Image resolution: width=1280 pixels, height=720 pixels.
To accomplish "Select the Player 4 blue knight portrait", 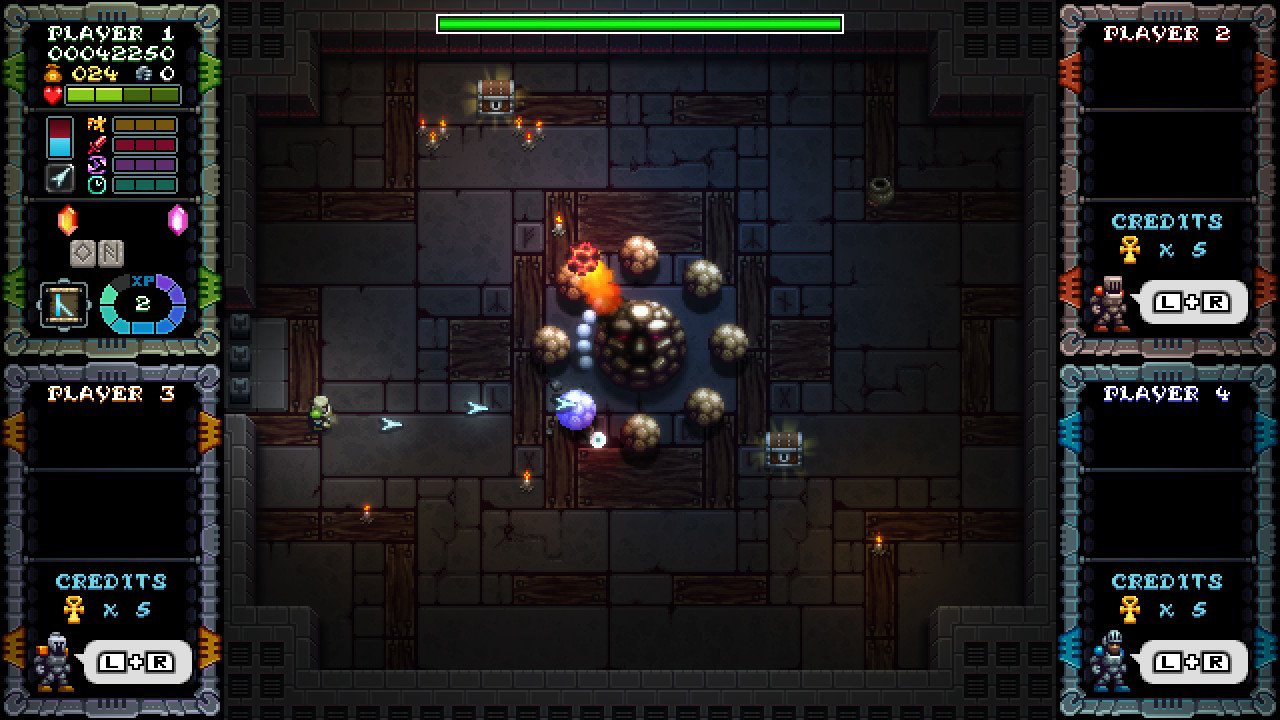I will pos(1109,662).
